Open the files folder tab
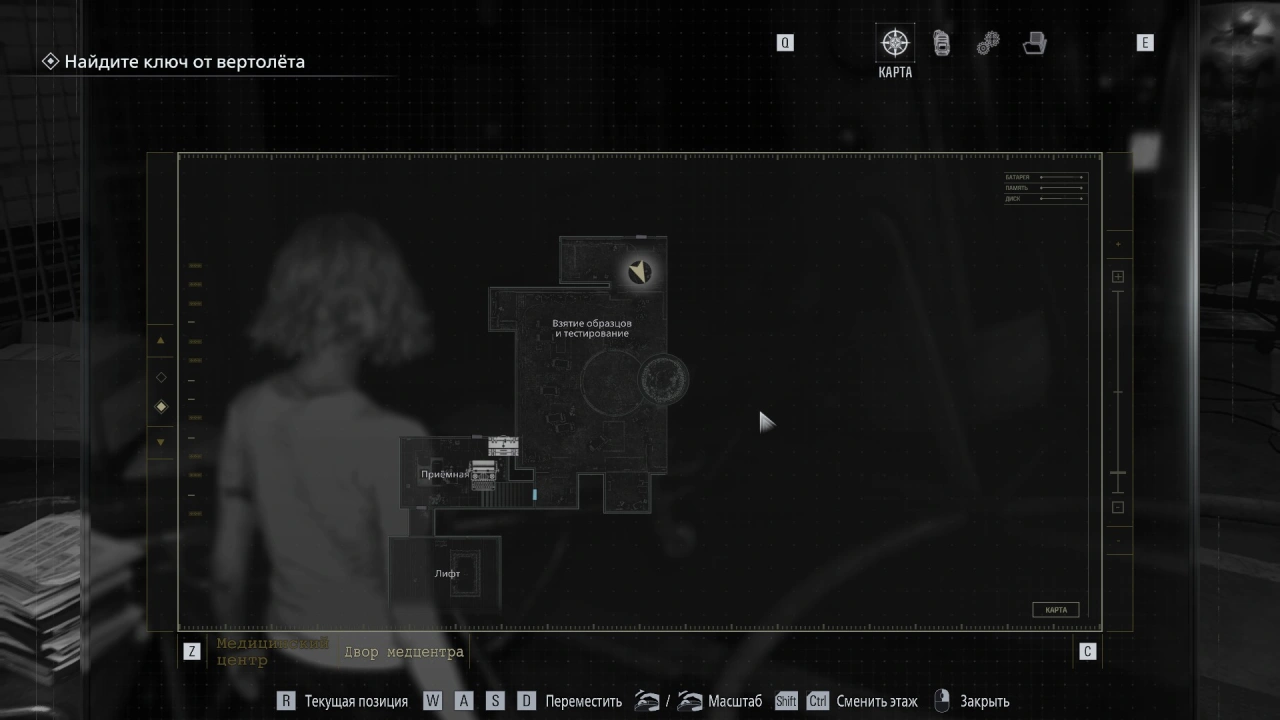 coord(1035,43)
